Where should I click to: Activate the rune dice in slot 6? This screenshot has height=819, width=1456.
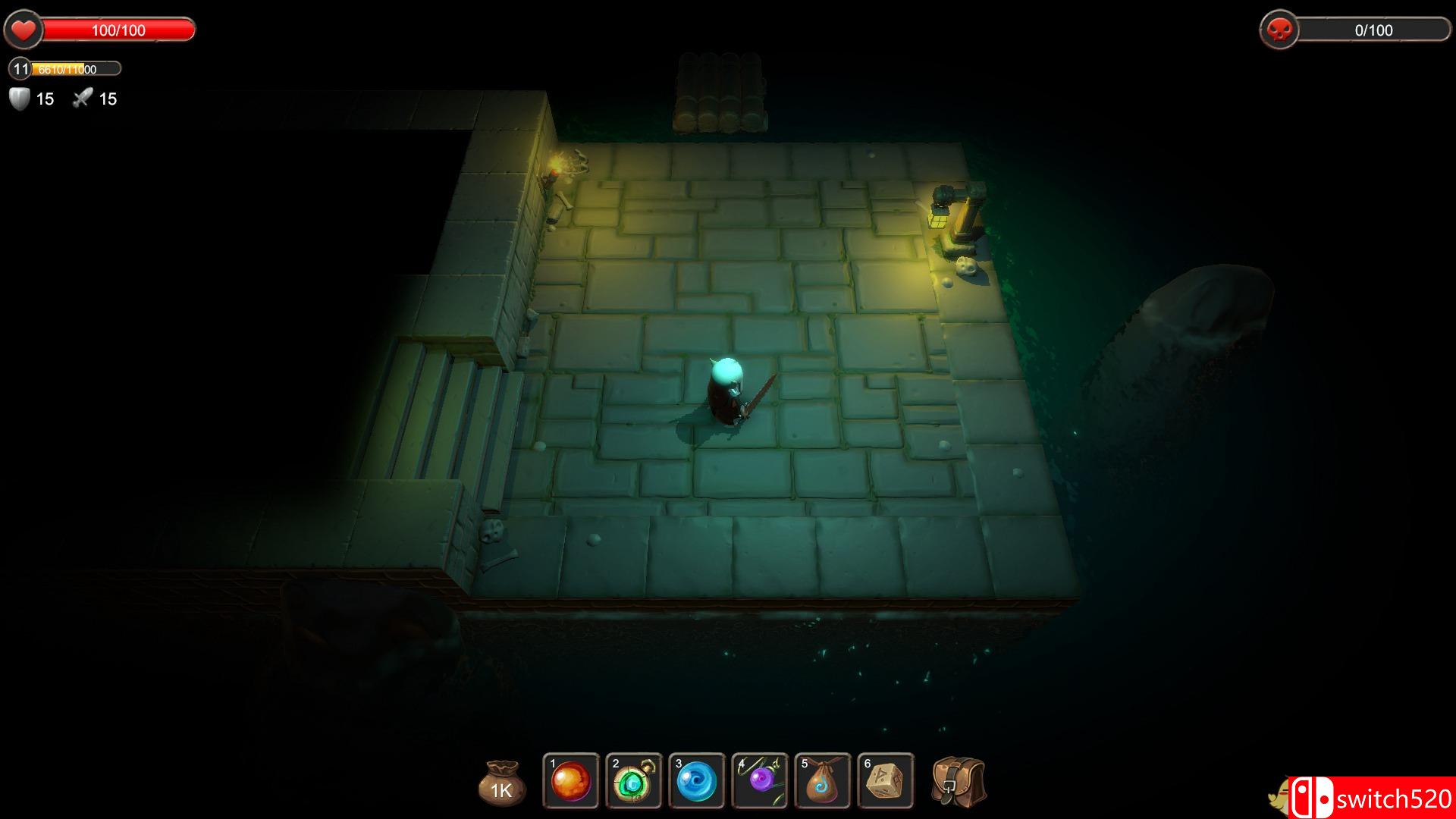tap(886, 781)
